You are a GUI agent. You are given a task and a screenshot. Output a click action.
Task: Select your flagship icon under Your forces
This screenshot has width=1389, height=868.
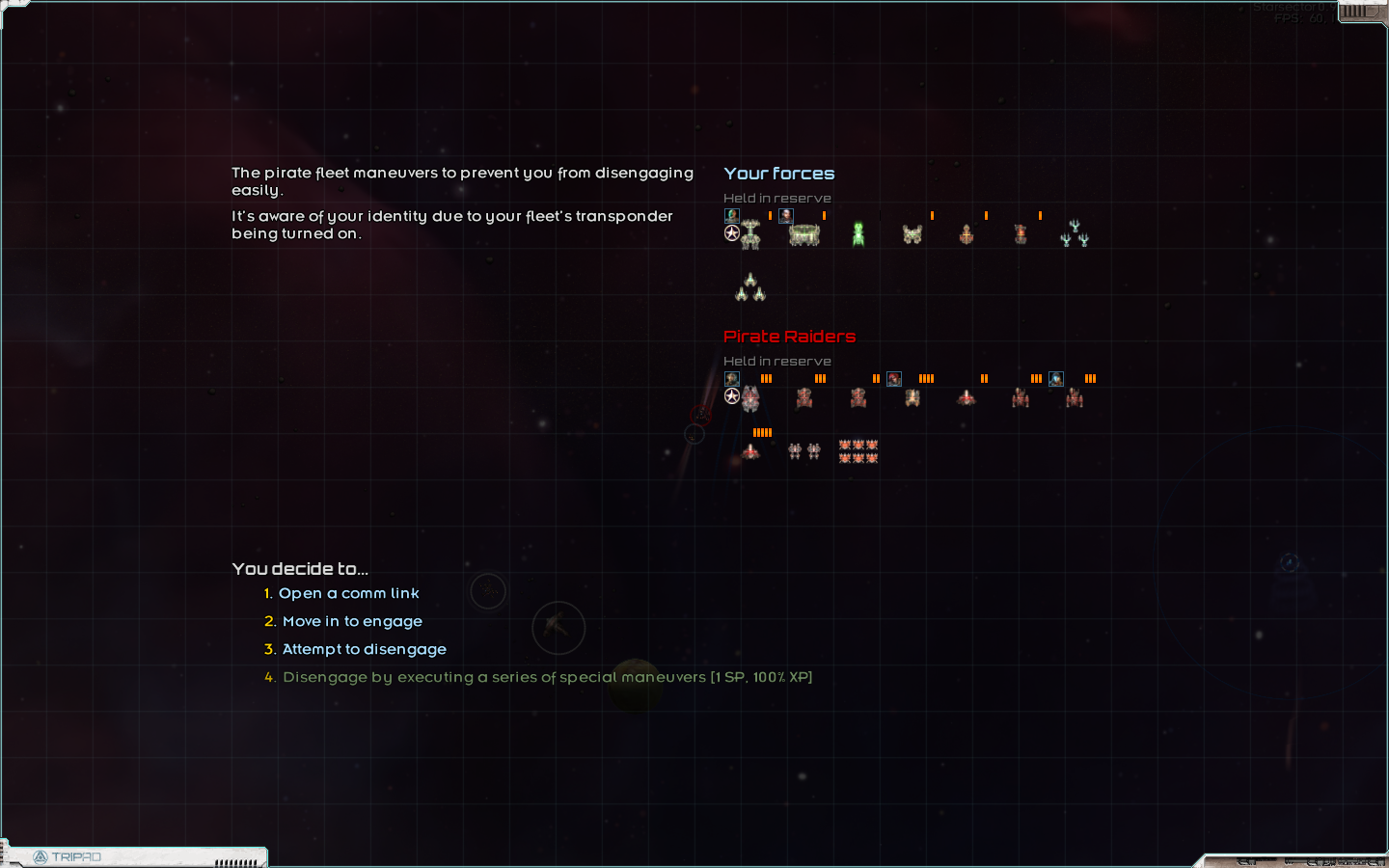point(750,236)
